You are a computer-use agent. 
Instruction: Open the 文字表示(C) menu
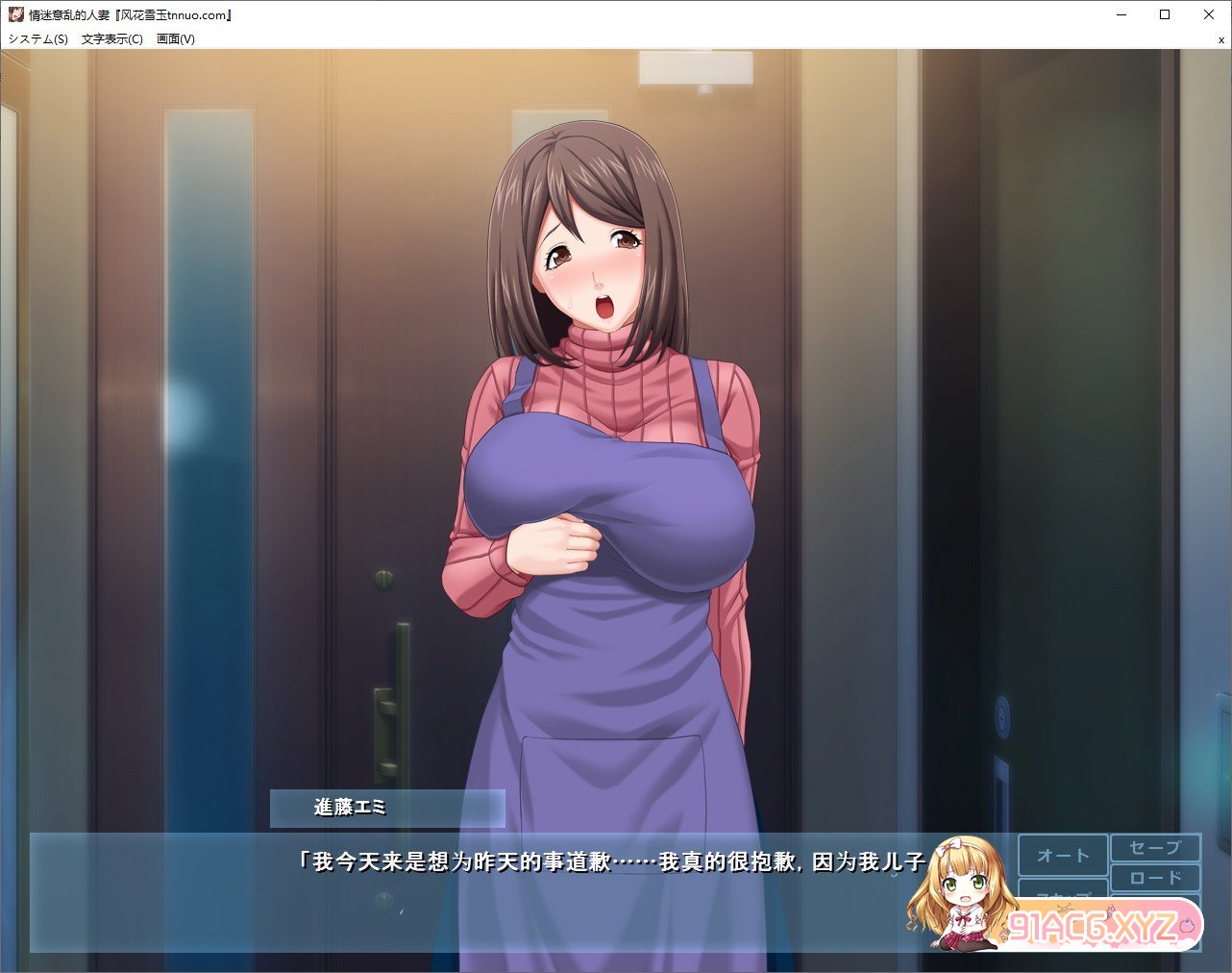pyautogui.click(x=112, y=39)
